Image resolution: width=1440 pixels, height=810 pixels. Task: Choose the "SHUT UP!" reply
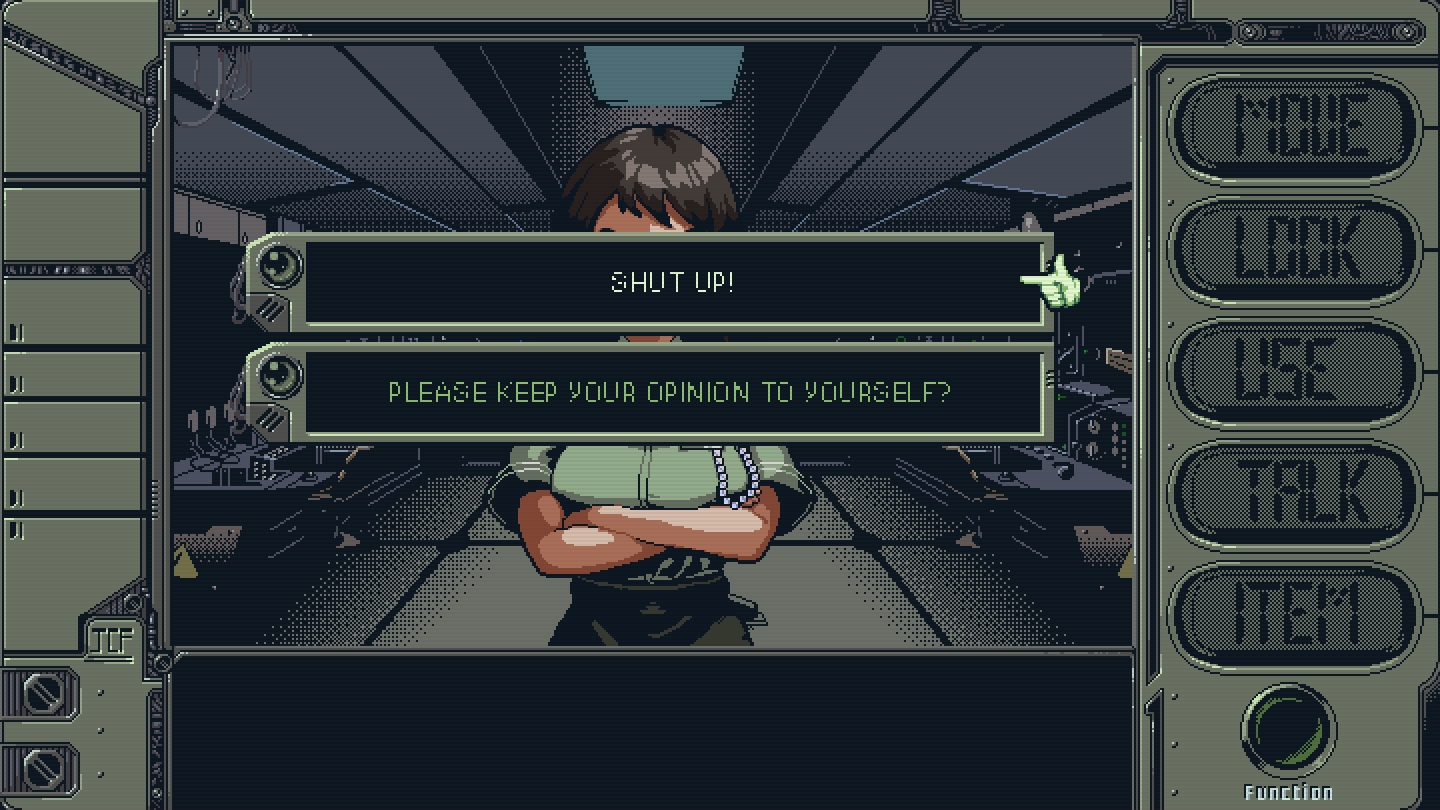click(x=672, y=282)
